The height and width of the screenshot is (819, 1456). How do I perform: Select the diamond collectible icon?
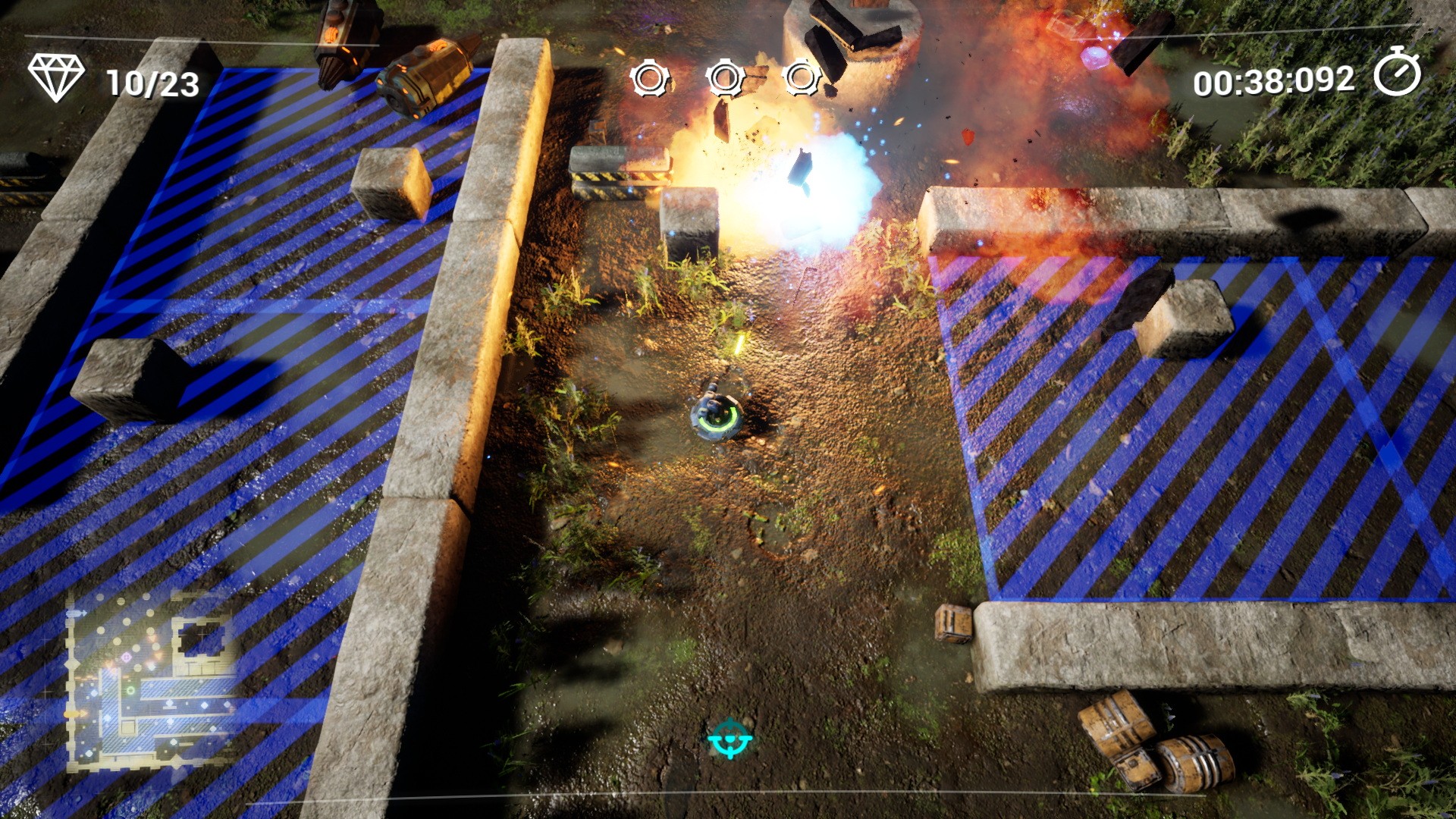(x=56, y=77)
